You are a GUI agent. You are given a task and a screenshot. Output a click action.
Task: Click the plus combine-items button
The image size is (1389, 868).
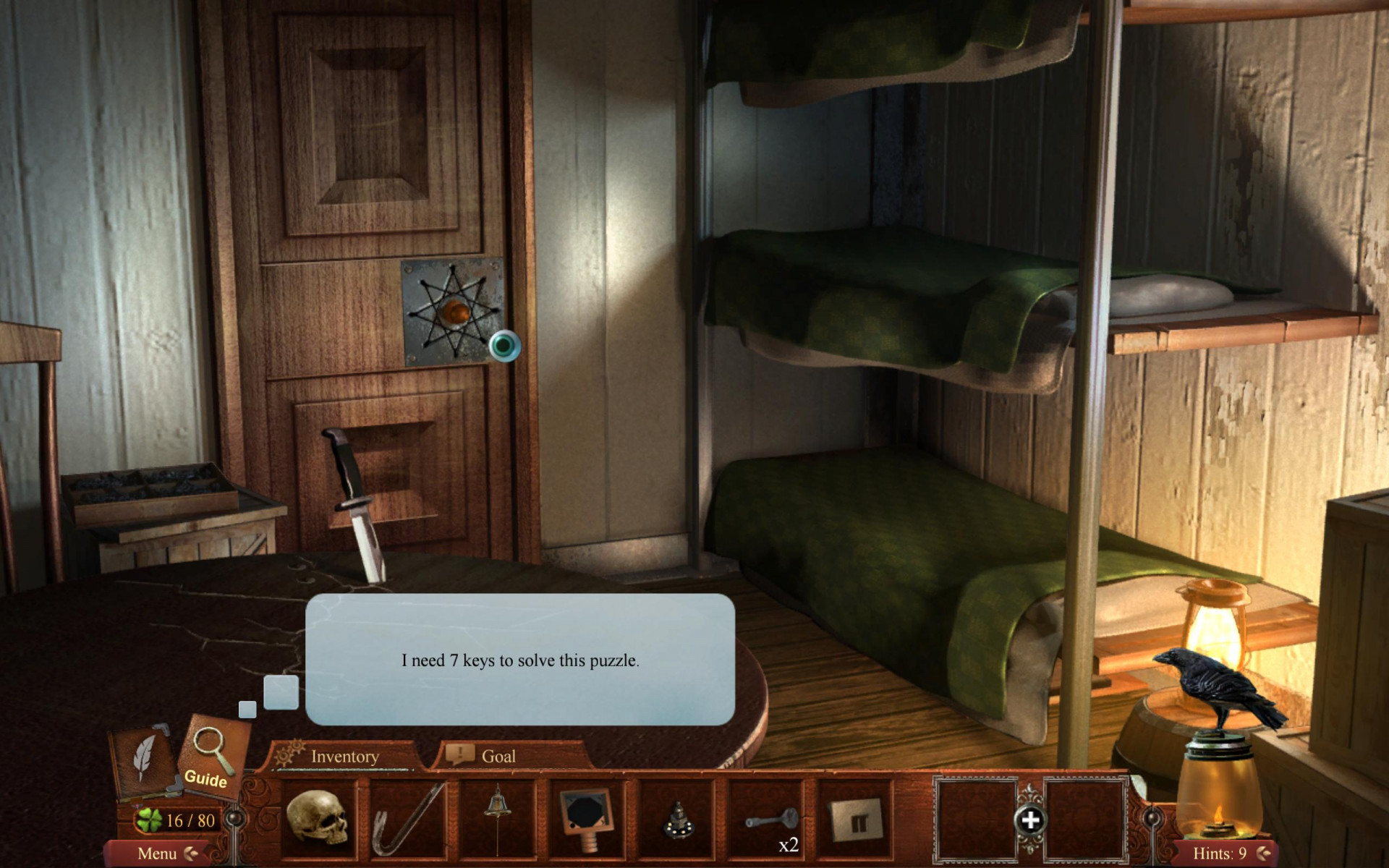coord(1030,820)
